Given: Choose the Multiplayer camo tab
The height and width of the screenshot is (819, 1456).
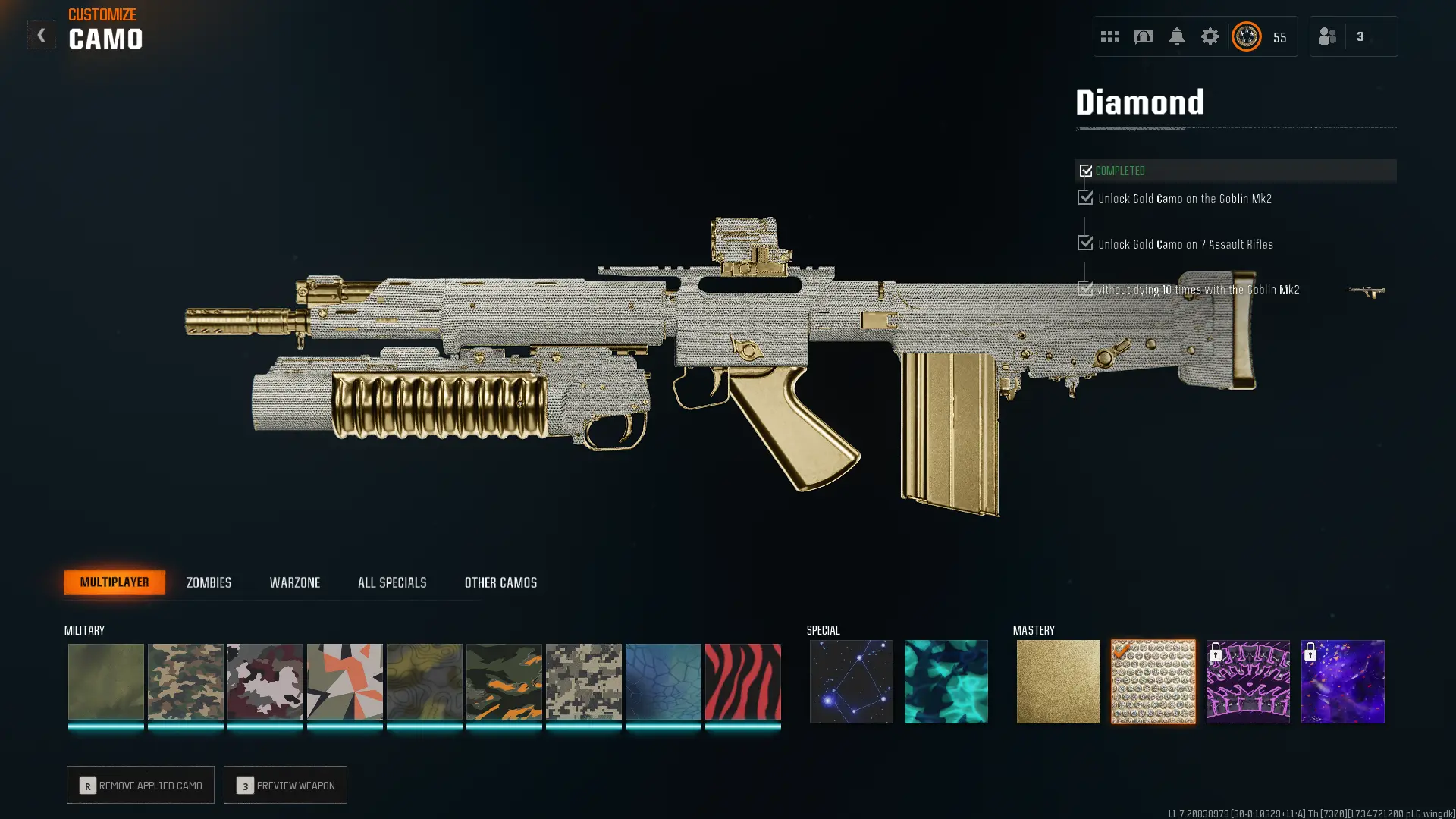Looking at the screenshot, I should [x=115, y=582].
